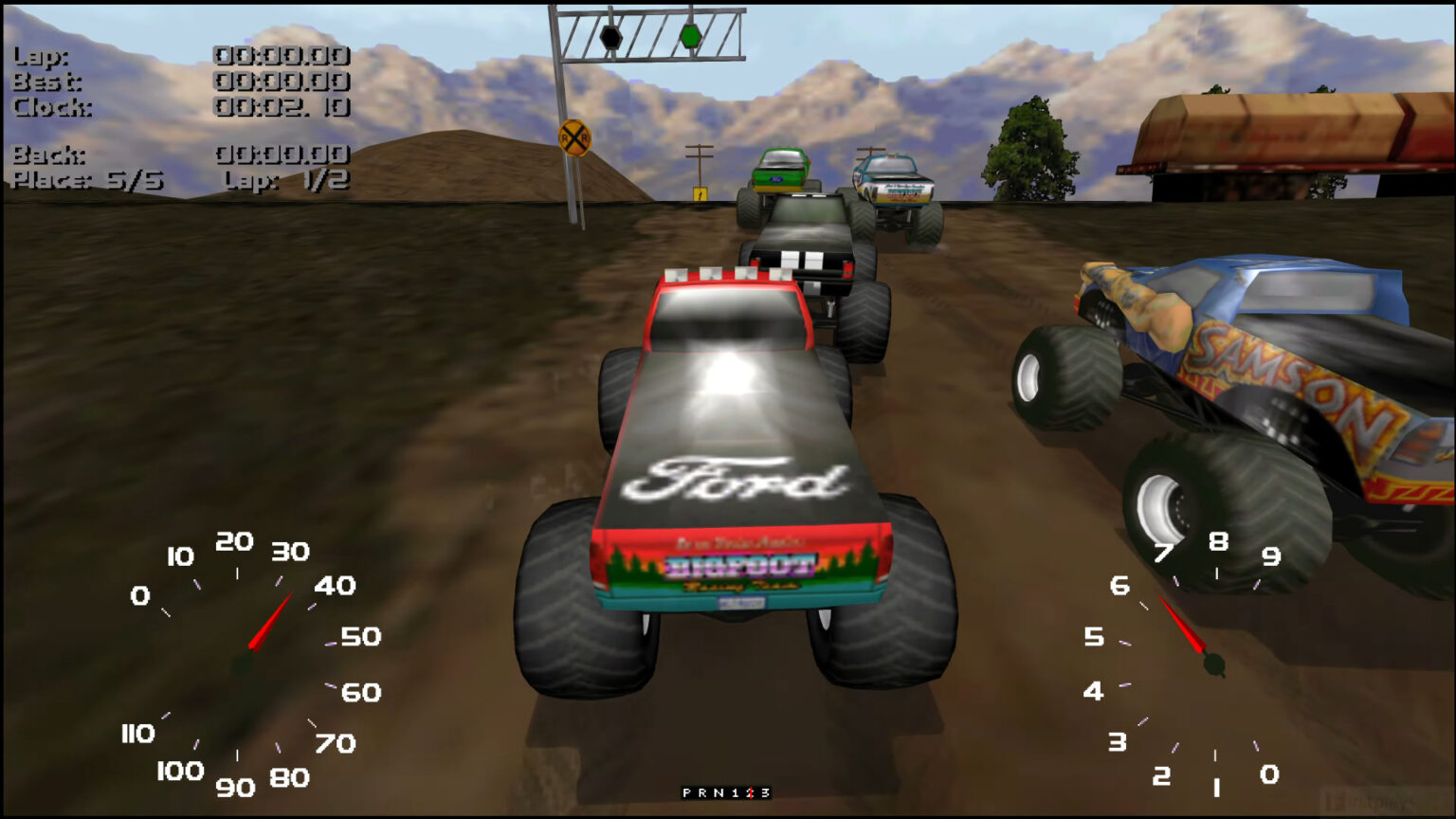This screenshot has width=1456, height=819.
Task: Click the highlighted gear 2 indicator
Action: click(752, 792)
